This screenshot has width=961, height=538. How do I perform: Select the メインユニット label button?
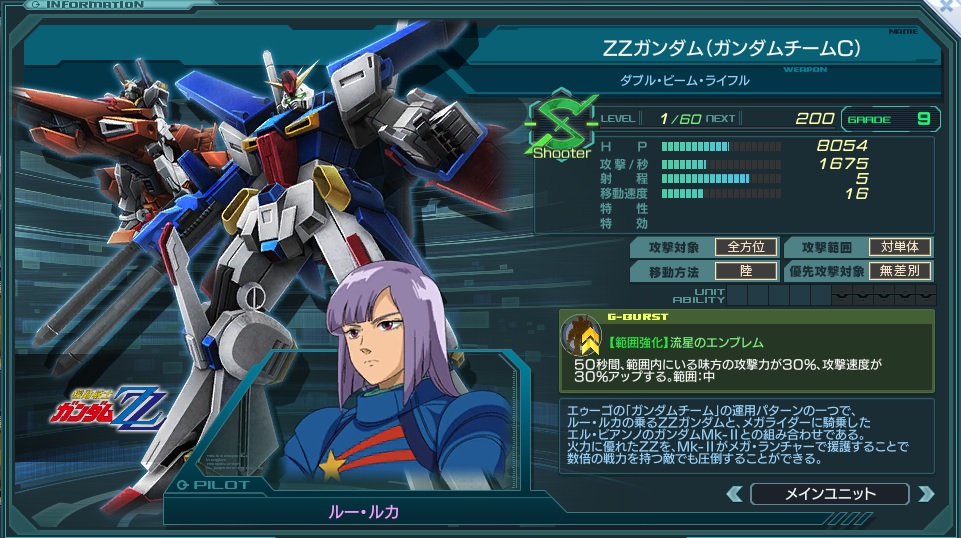click(829, 493)
